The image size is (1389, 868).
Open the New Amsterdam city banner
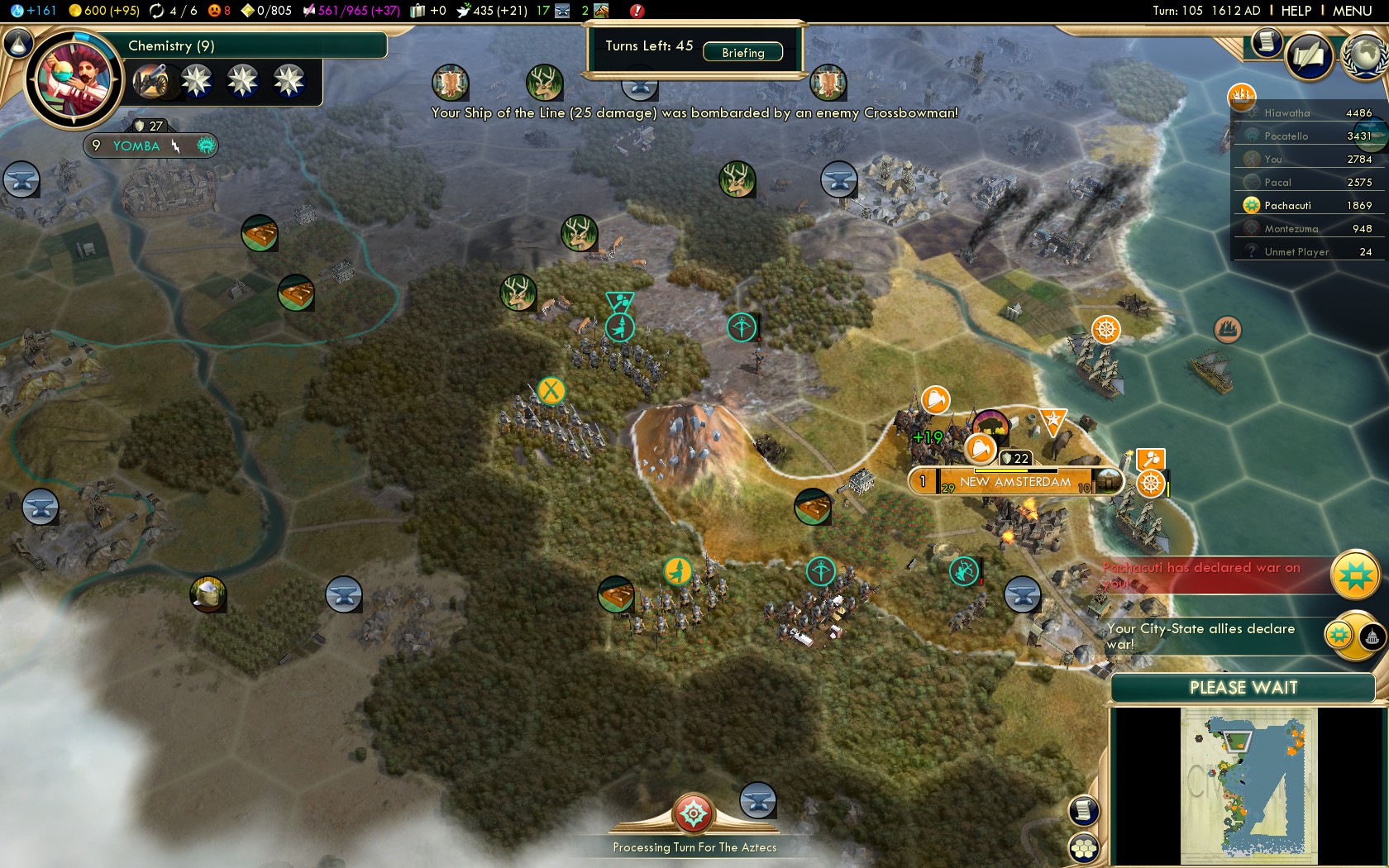pyautogui.click(x=1015, y=482)
